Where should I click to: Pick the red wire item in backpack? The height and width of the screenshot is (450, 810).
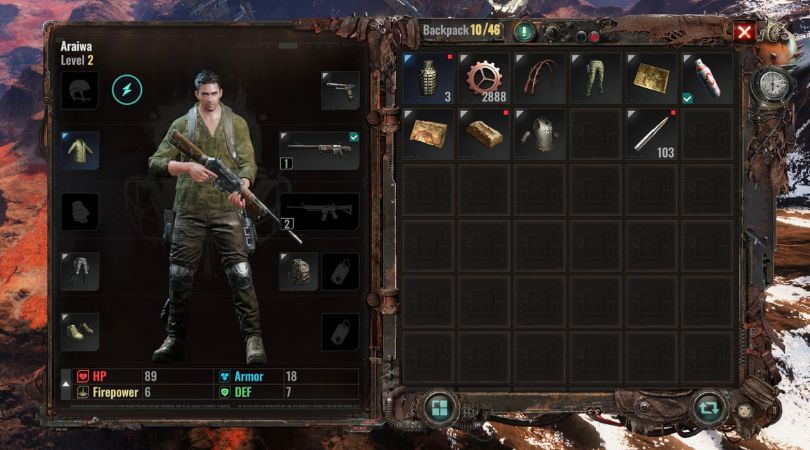pyautogui.click(x=540, y=78)
